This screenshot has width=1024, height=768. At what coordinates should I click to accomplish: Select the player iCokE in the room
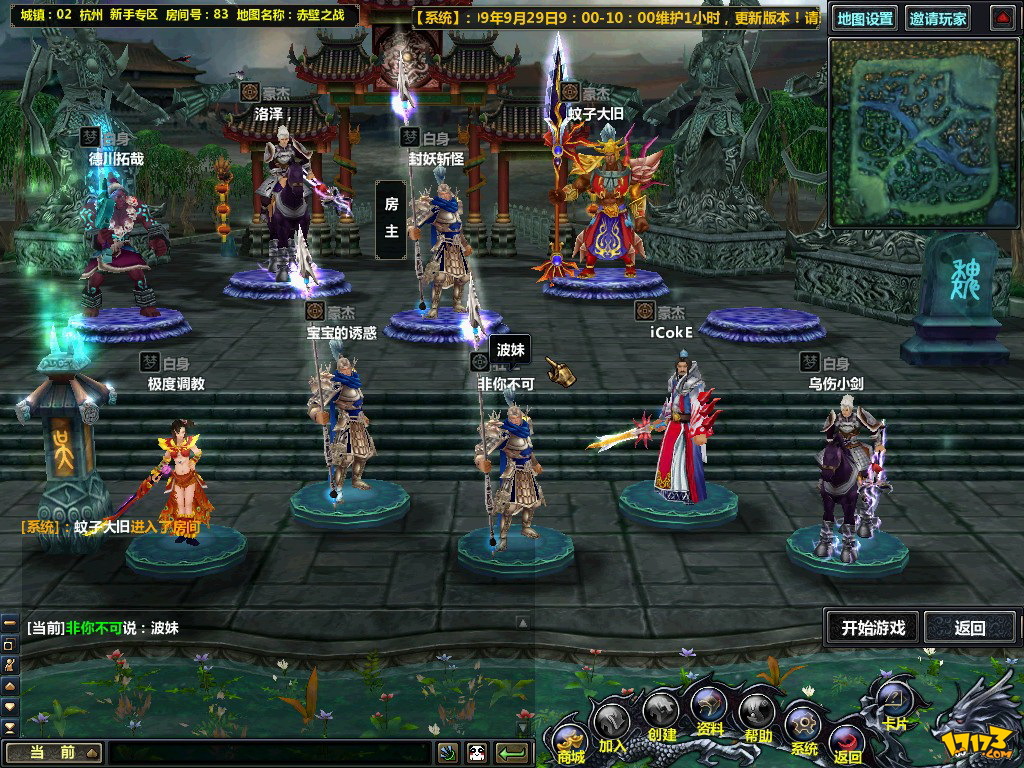tap(680, 430)
